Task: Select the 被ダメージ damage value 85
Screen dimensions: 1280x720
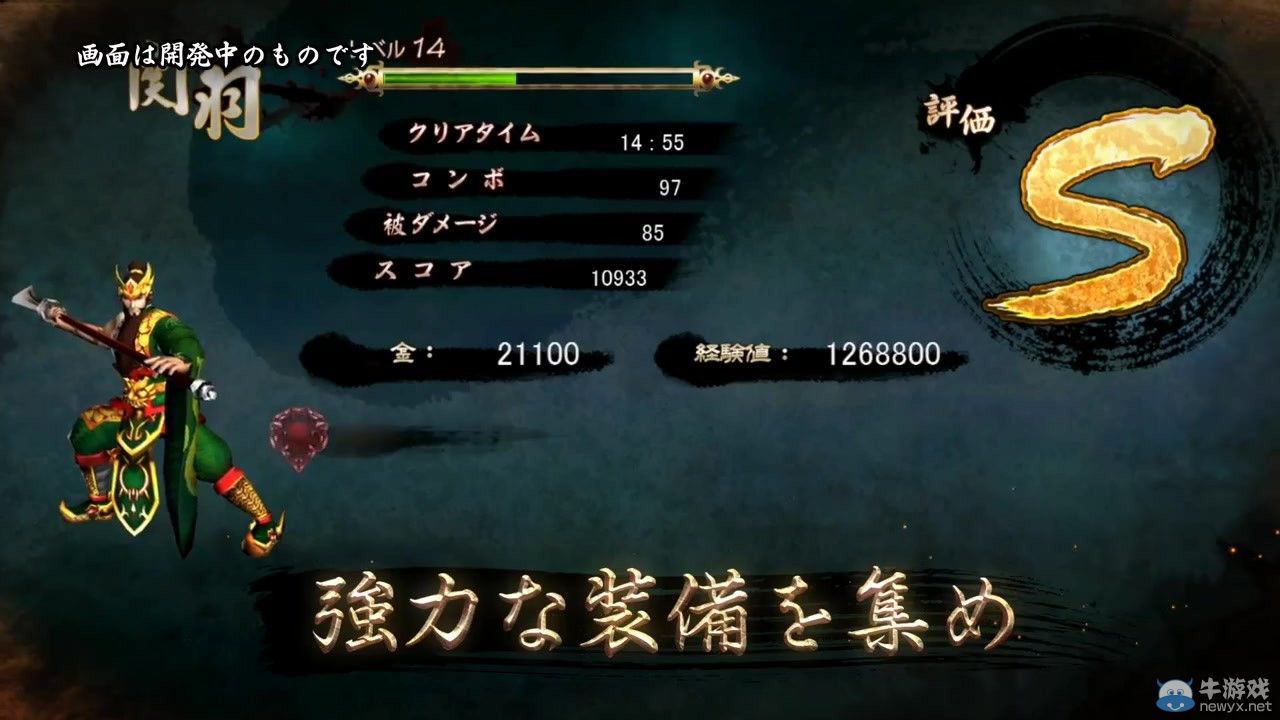Action: click(x=651, y=232)
